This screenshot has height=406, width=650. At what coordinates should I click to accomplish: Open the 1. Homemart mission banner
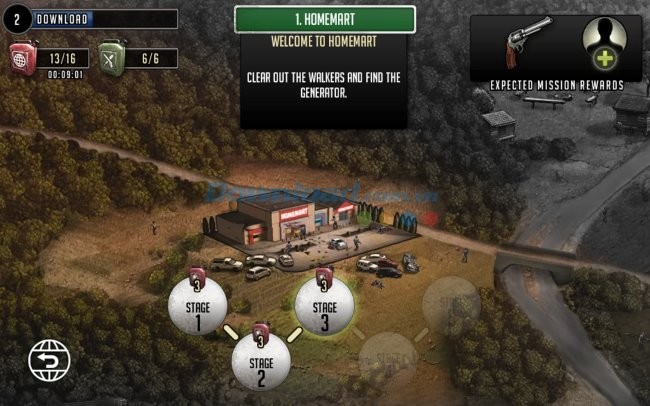(x=325, y=19)
